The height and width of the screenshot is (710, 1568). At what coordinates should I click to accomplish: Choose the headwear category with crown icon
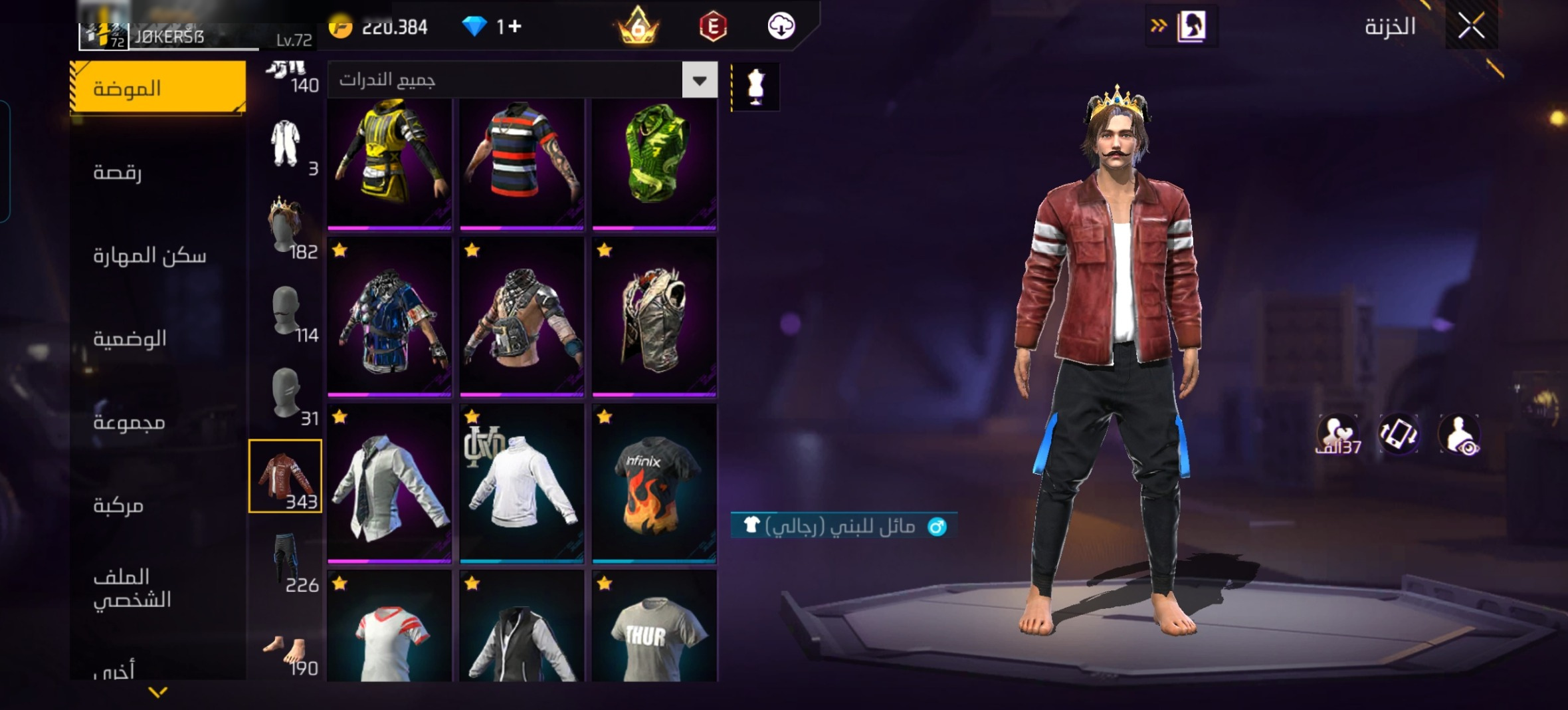(x=286, y=227)
